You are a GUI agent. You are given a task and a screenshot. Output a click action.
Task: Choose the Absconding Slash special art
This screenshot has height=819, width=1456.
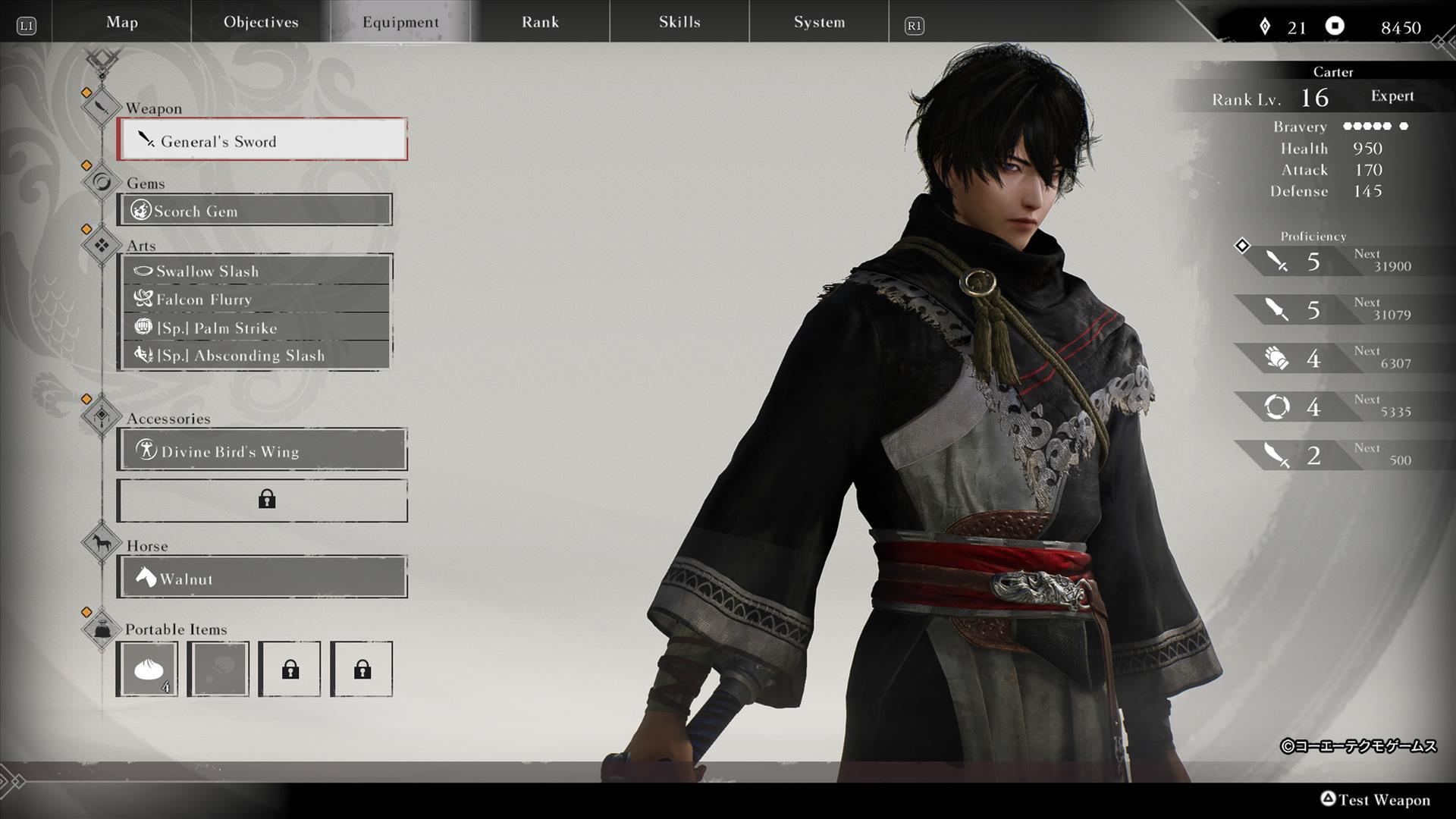(256, 355)
